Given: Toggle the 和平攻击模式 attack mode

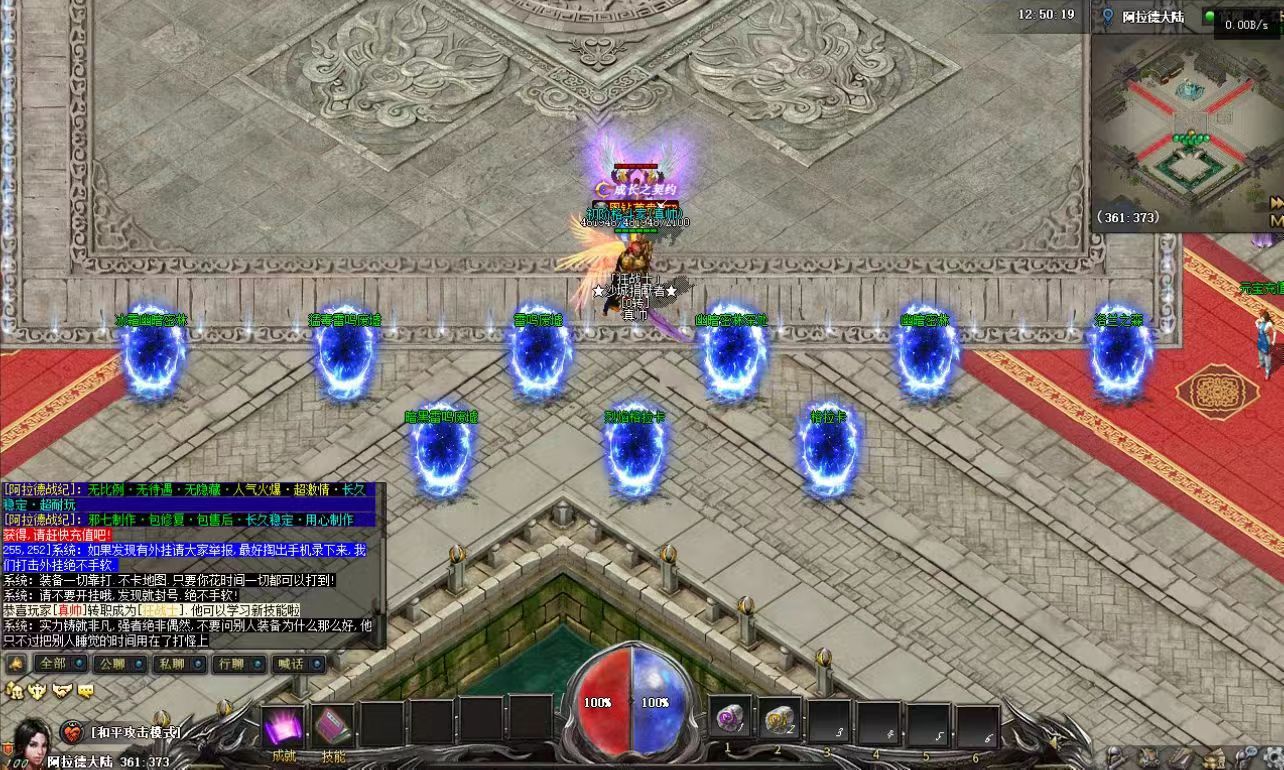Looking at the screenshot, I should point(135,732).
